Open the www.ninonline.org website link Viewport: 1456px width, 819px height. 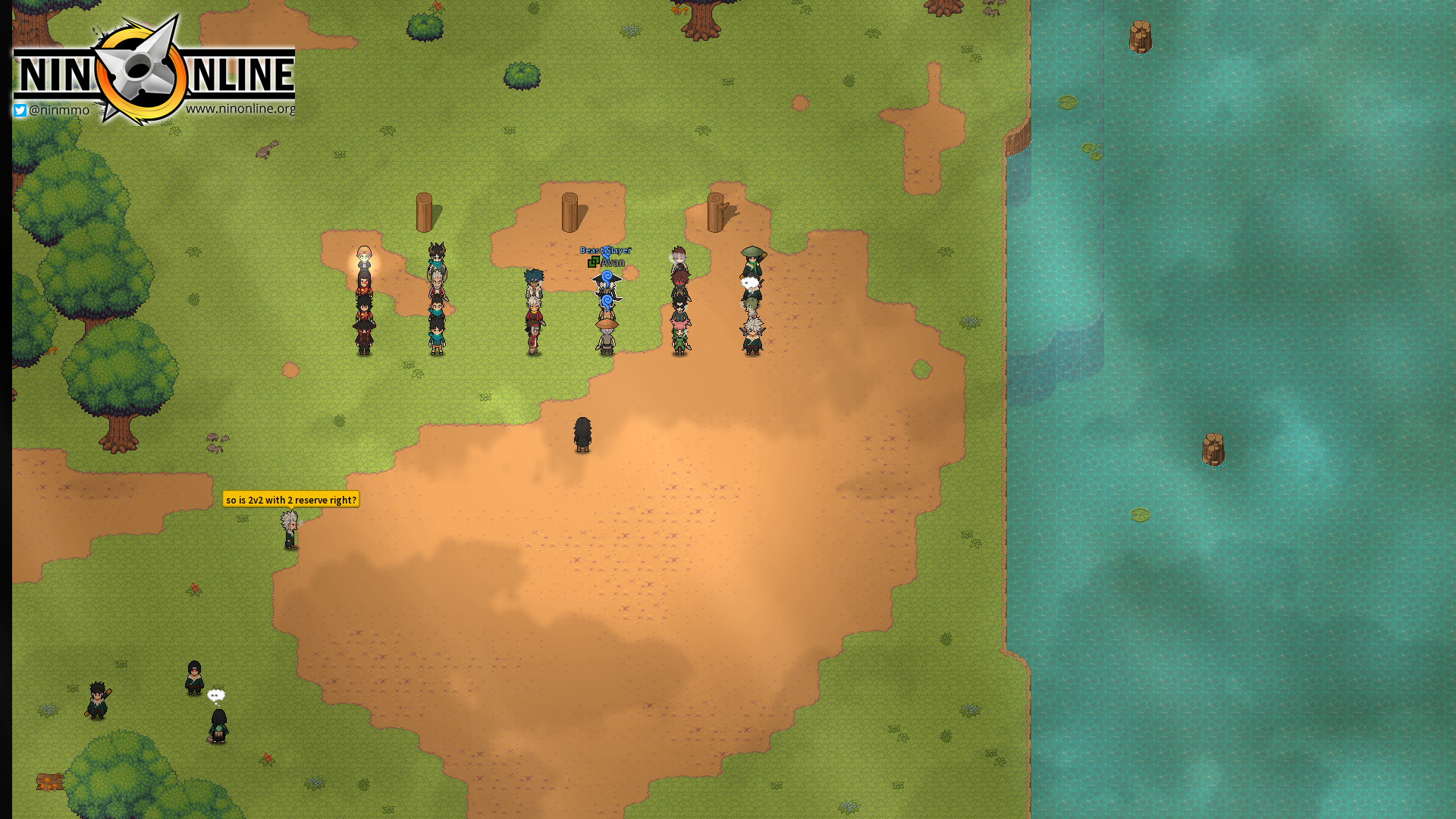(241, 108)
